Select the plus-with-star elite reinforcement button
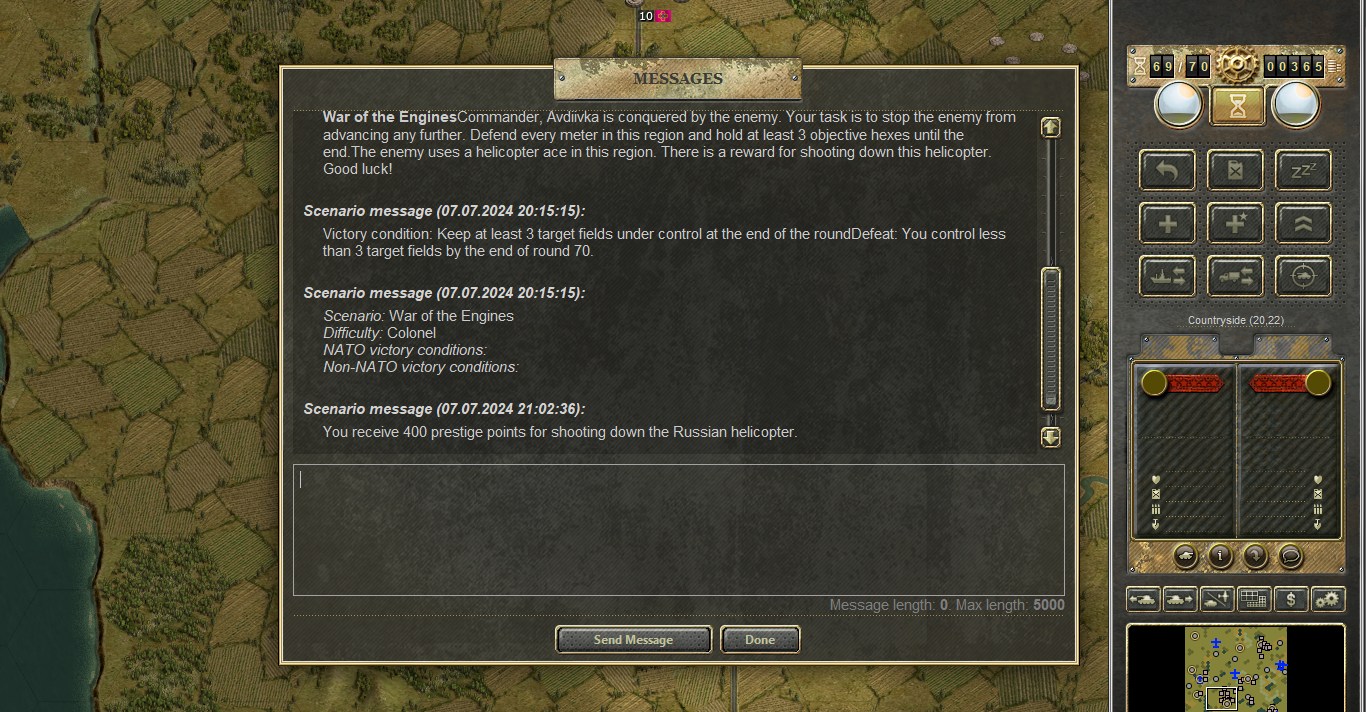Screen dimensions: 1366x712 tap(1235, 223)
